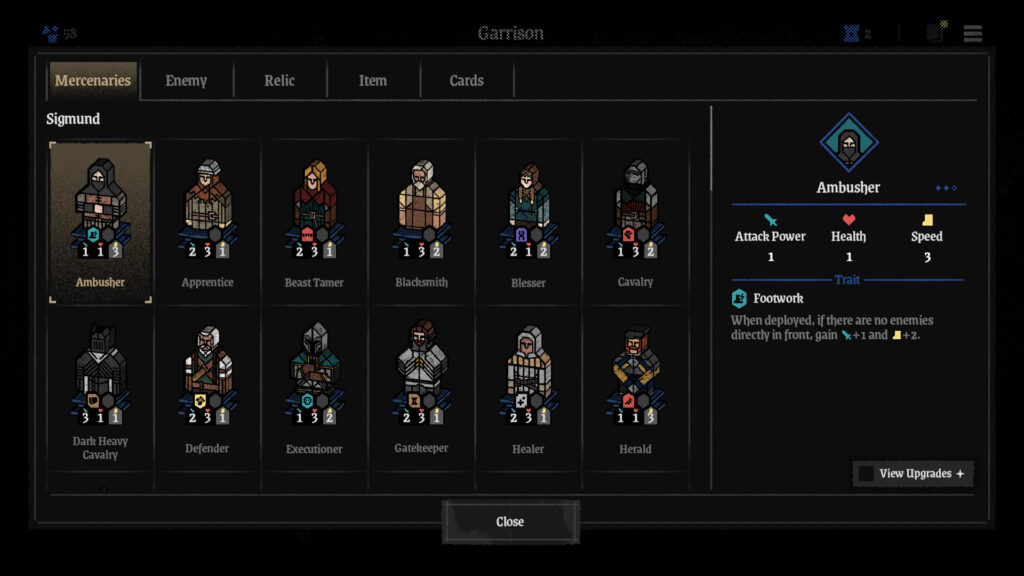This screenshot has width=1024, height=576.
Task: Select the Dark Heavy Cavalry unit
Action: click(x=100, y=388)
